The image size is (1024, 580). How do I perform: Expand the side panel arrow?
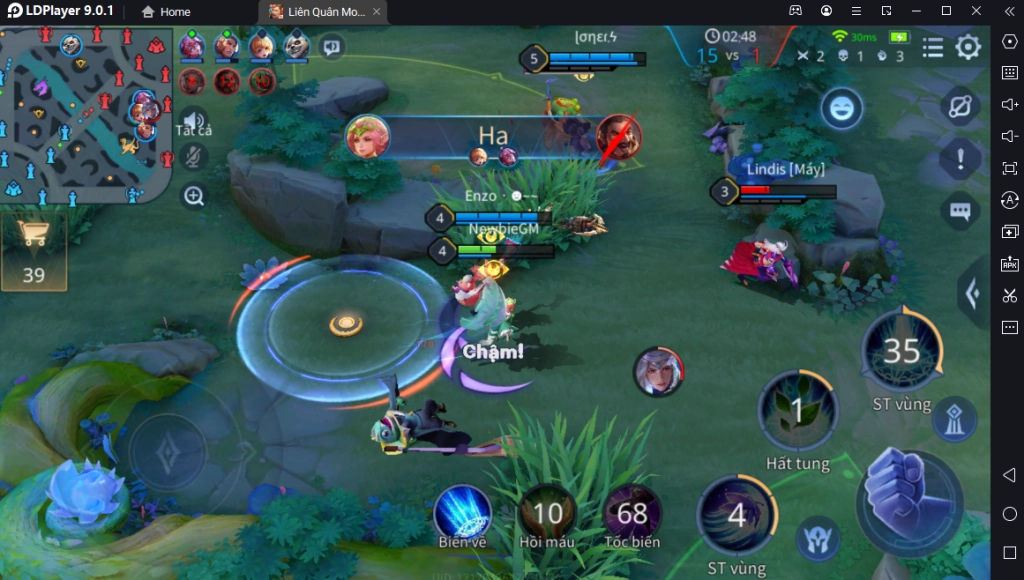point(971,293)
